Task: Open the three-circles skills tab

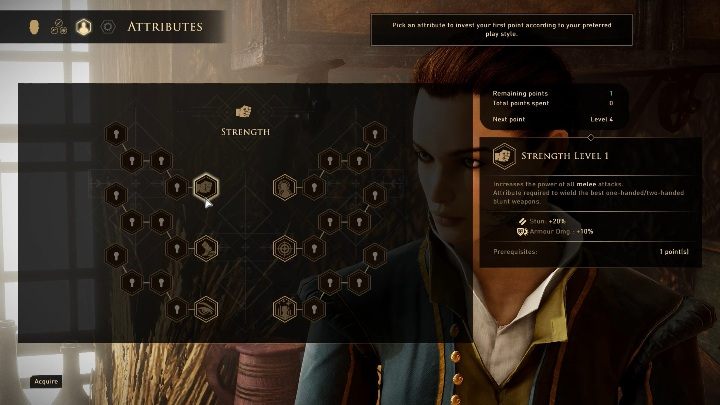Action: 58,26
